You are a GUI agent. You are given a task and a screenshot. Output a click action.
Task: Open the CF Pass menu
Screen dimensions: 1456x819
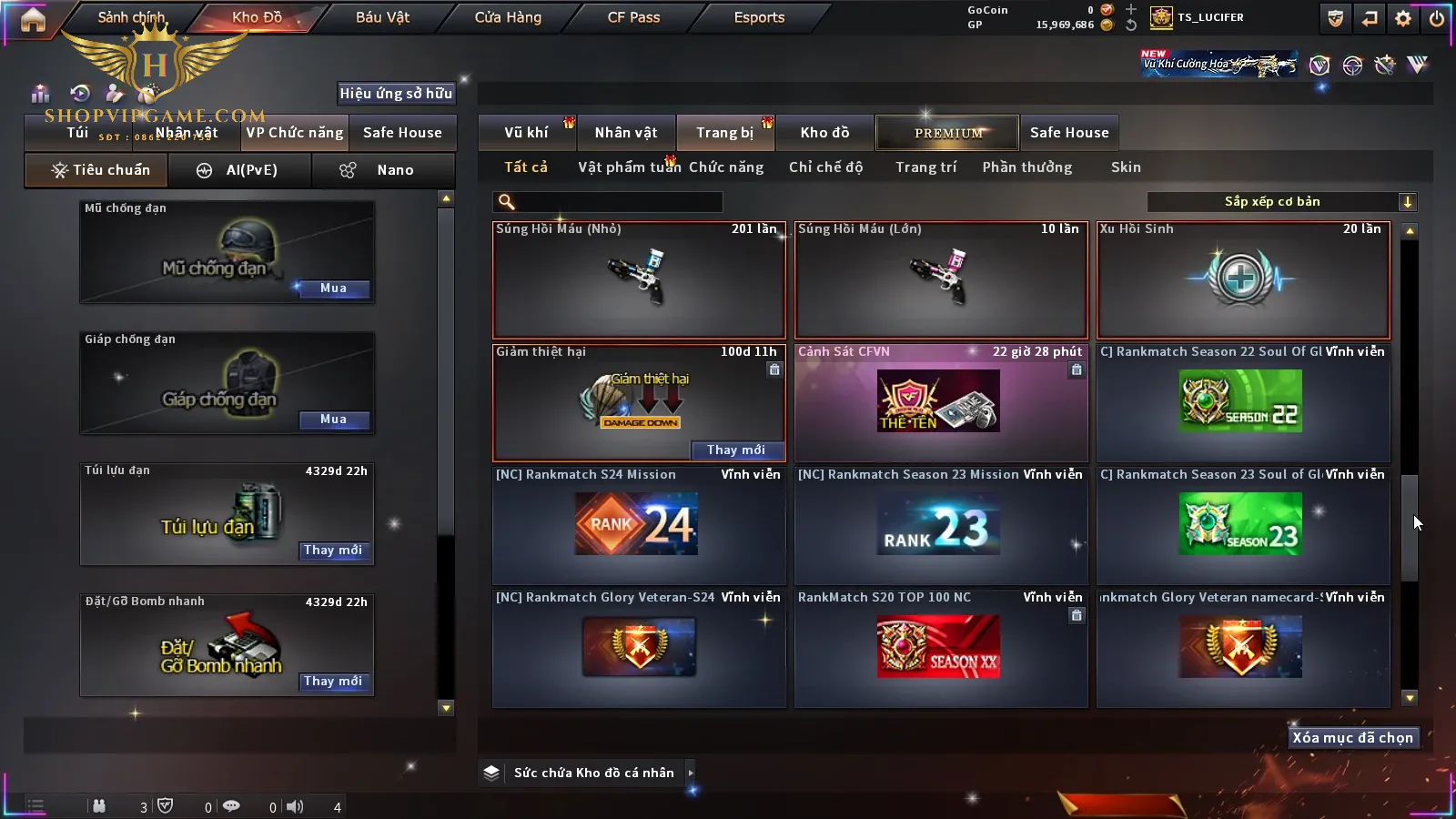pyautogui.click(x=633, y=17)
